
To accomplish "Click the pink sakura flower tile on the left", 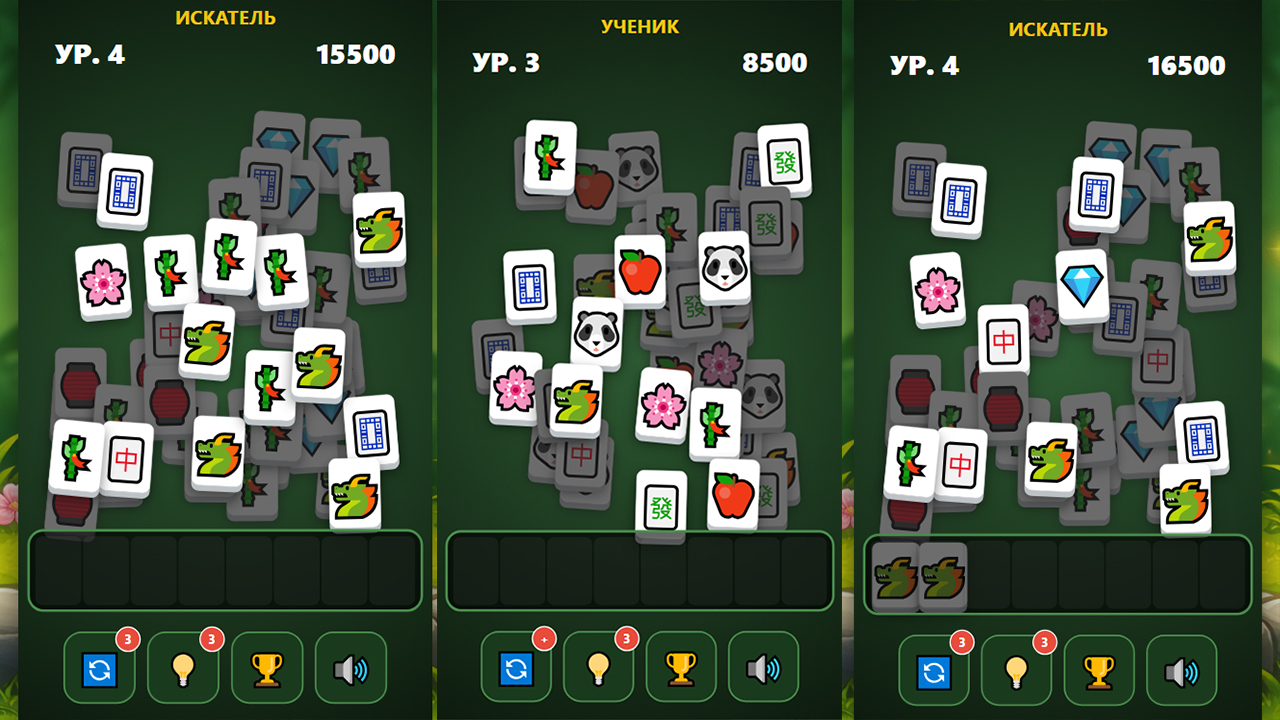I will 103,283.
